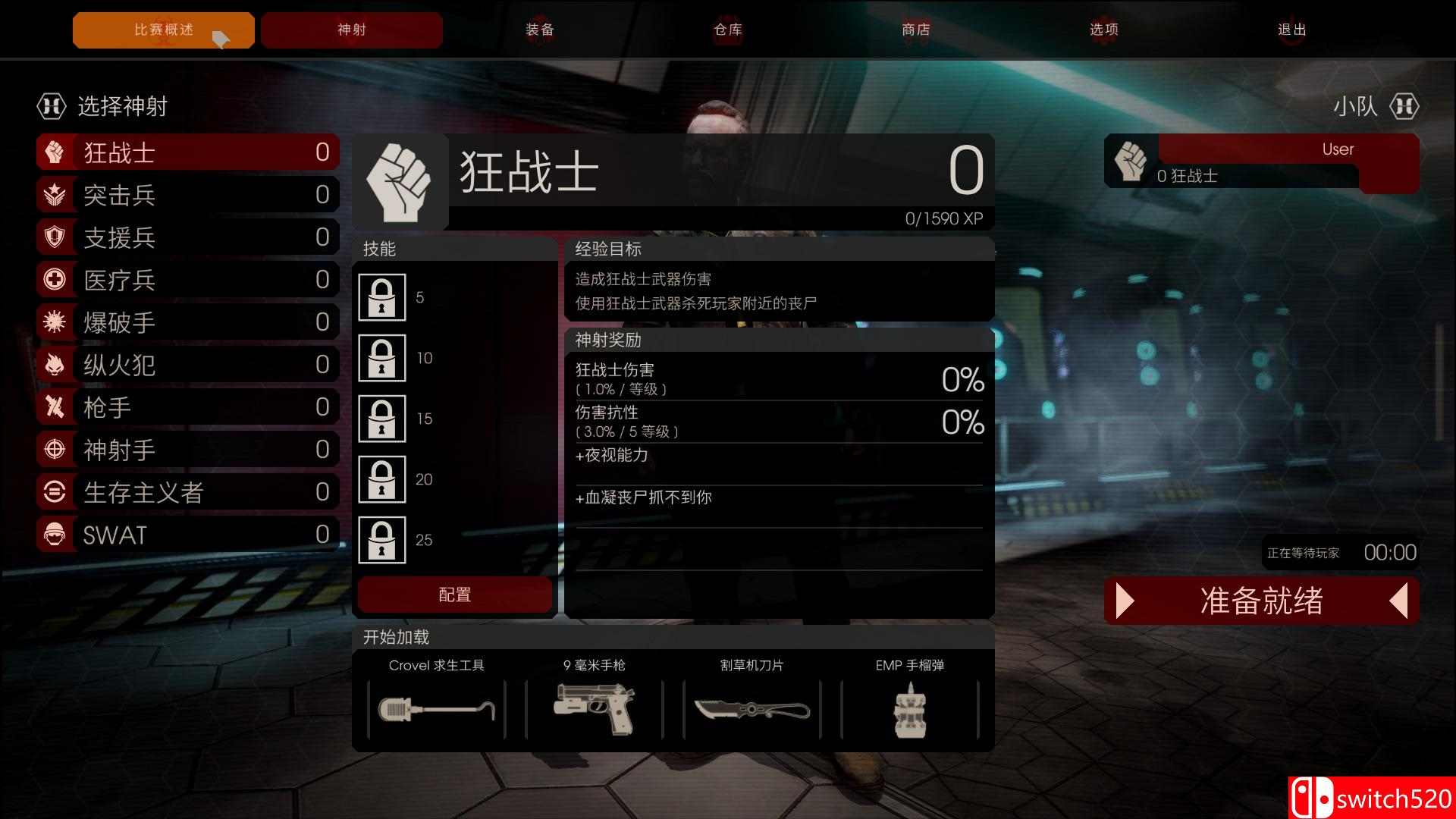
Task: Open the 小队 squad icon
Action: tap(1404, 106)
